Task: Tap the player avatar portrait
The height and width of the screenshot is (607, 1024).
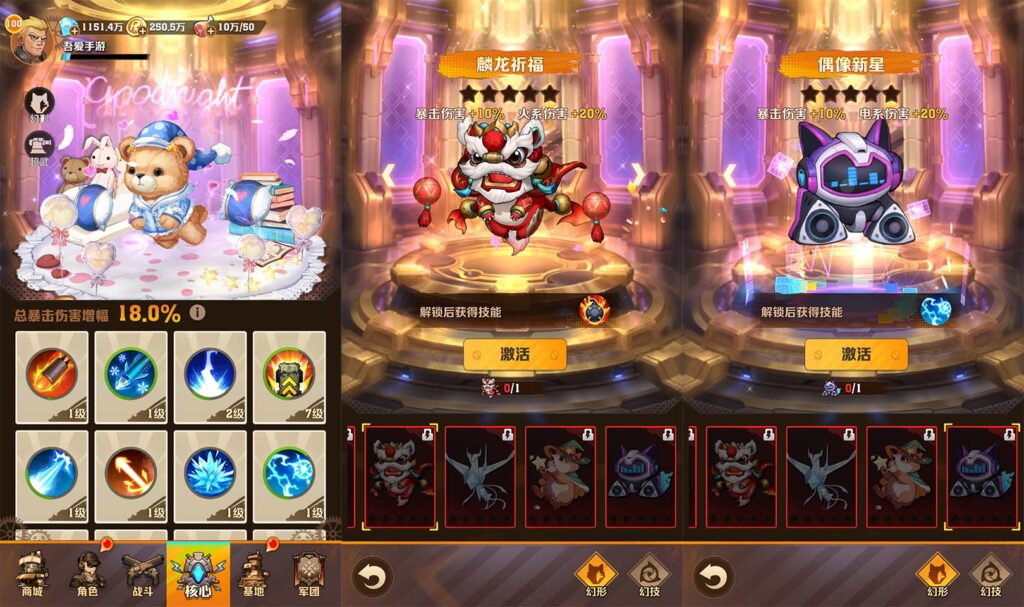Action: (31, 40)
